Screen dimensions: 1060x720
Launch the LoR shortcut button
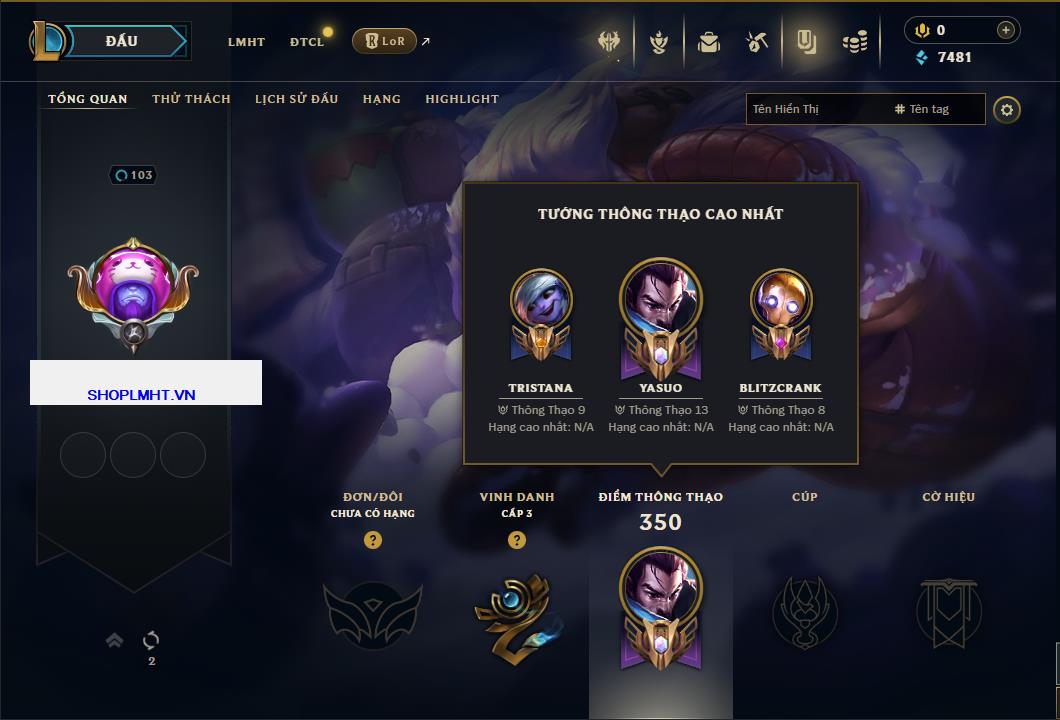tap(384, 41)
